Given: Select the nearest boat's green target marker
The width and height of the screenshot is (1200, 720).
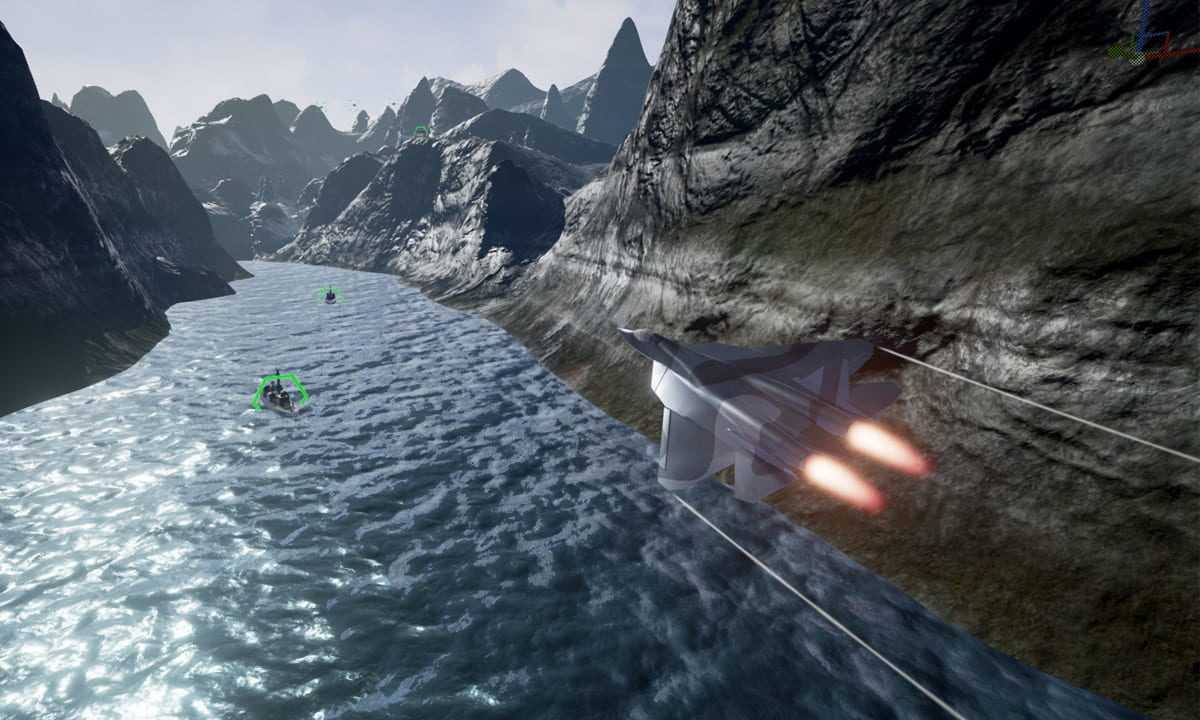Looking at the screenshot, I should coord(279,391).
